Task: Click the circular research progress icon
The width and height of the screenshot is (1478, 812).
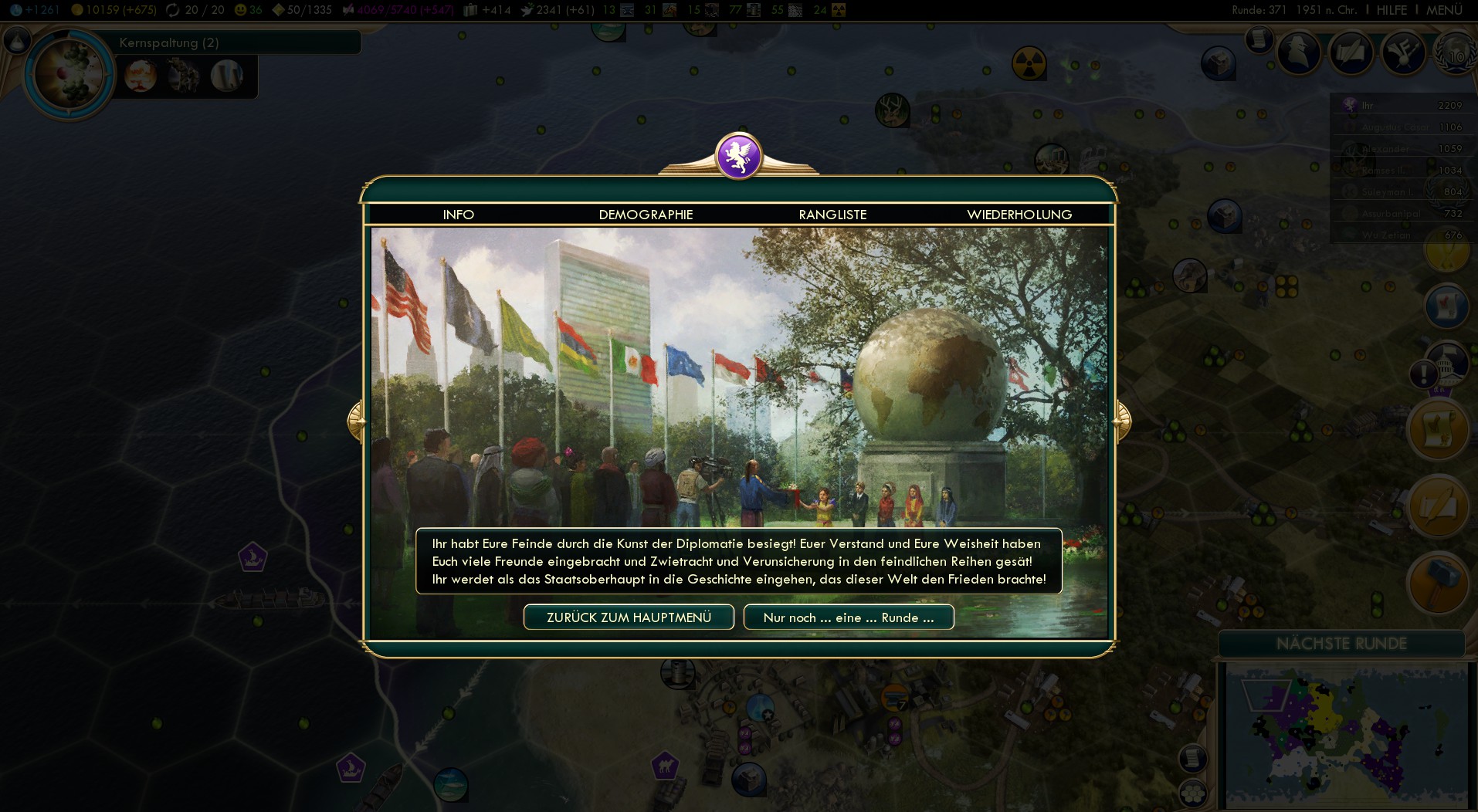Action: click(x=69, y=75)
